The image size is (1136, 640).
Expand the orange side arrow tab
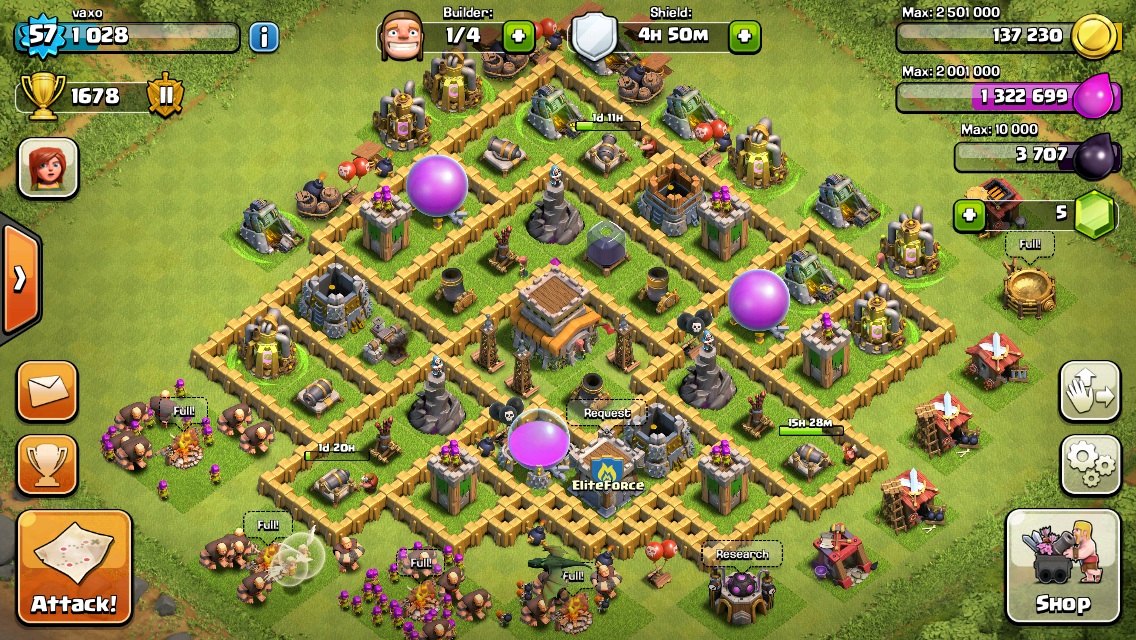coord(19,279)
